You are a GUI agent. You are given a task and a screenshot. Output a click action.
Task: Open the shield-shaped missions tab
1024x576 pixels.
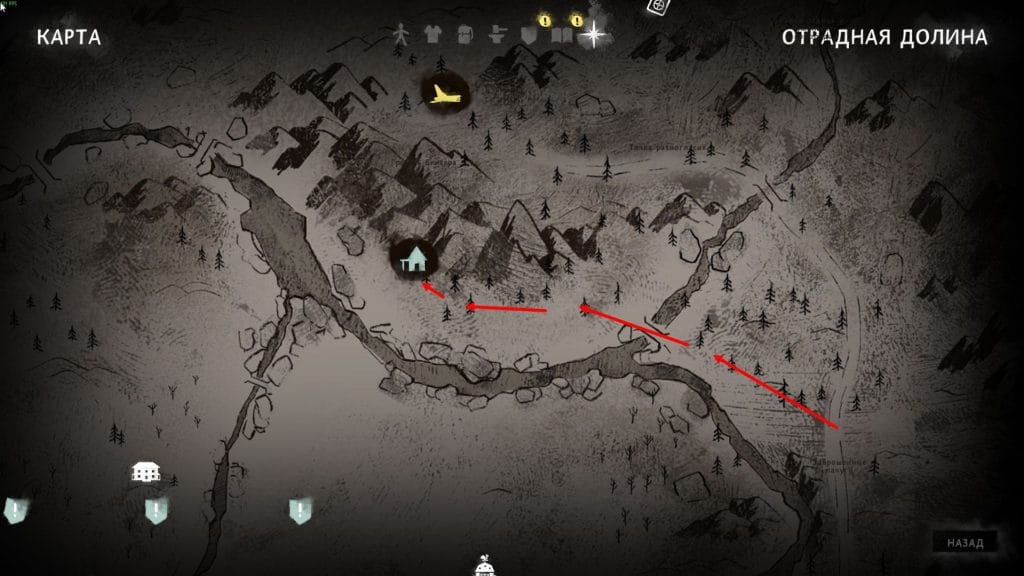click(529, 34)
